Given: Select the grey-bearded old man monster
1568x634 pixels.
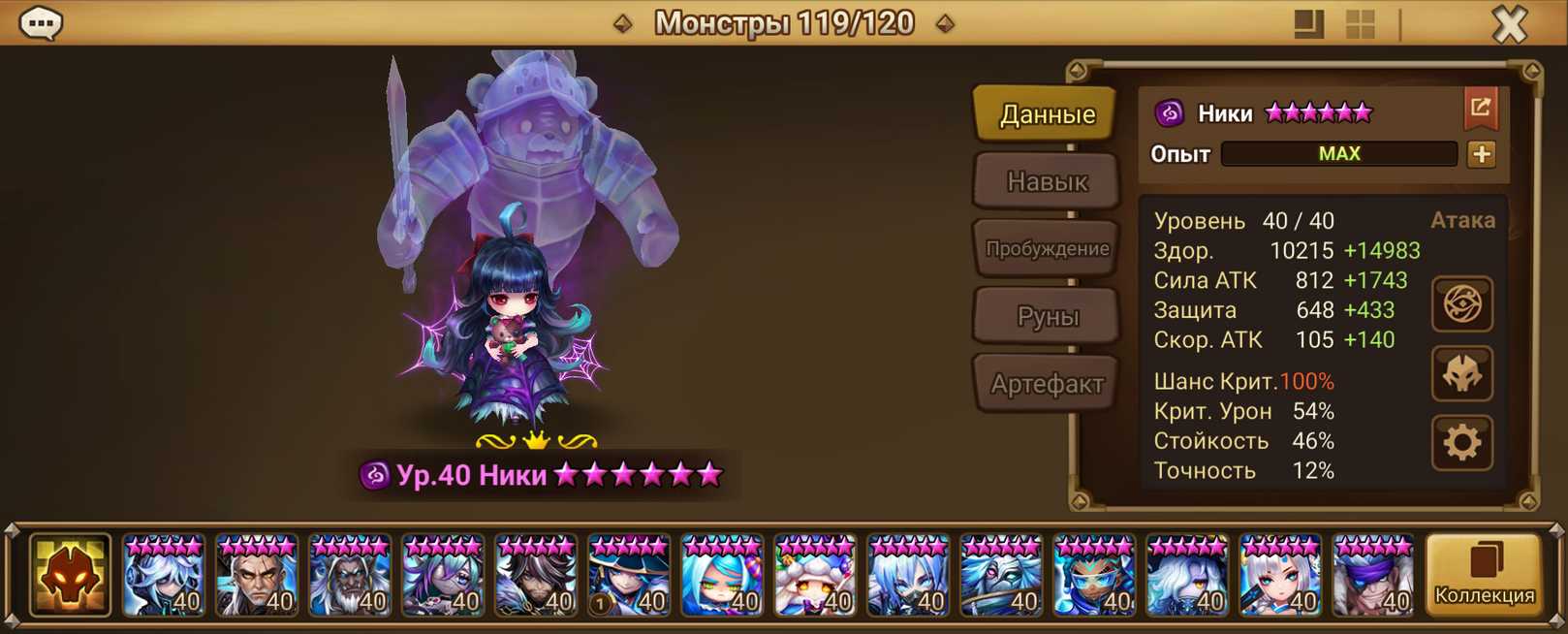Looking at the screenshot, I should pos(350,576).
